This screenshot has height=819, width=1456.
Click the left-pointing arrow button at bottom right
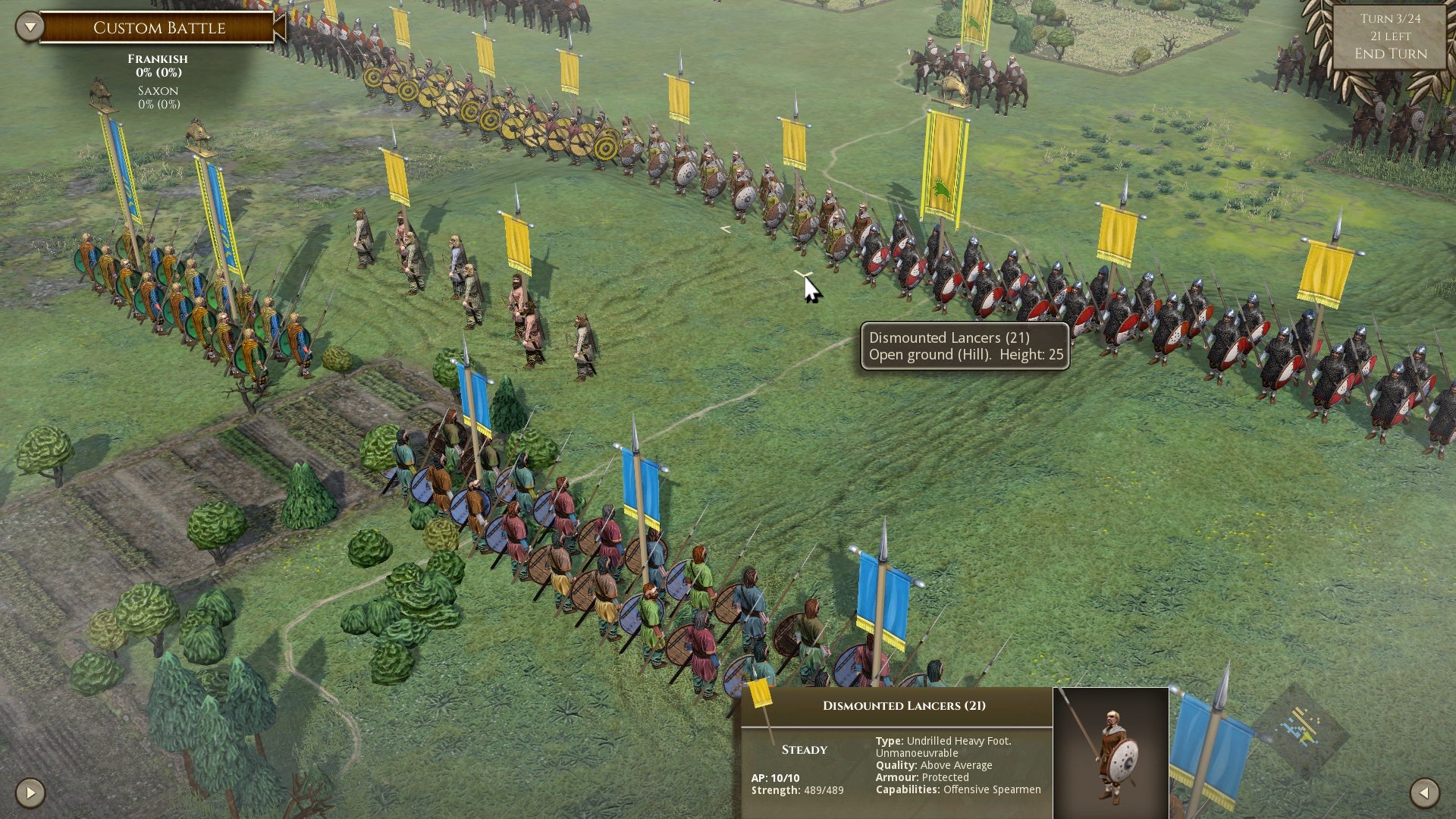[x=1424, y=793]
